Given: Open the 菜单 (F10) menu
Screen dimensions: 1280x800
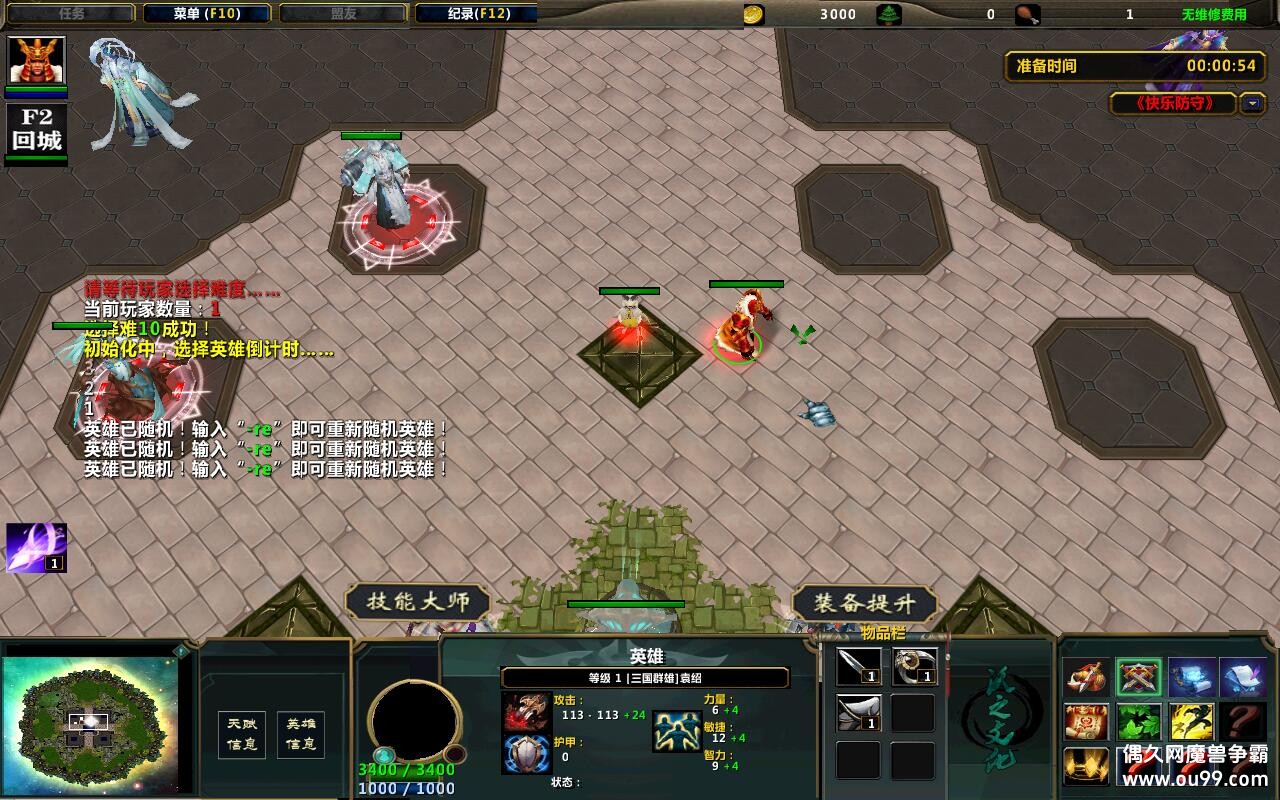Looking at the screenshot, I should pyautogui.click(x=207, y=14).
